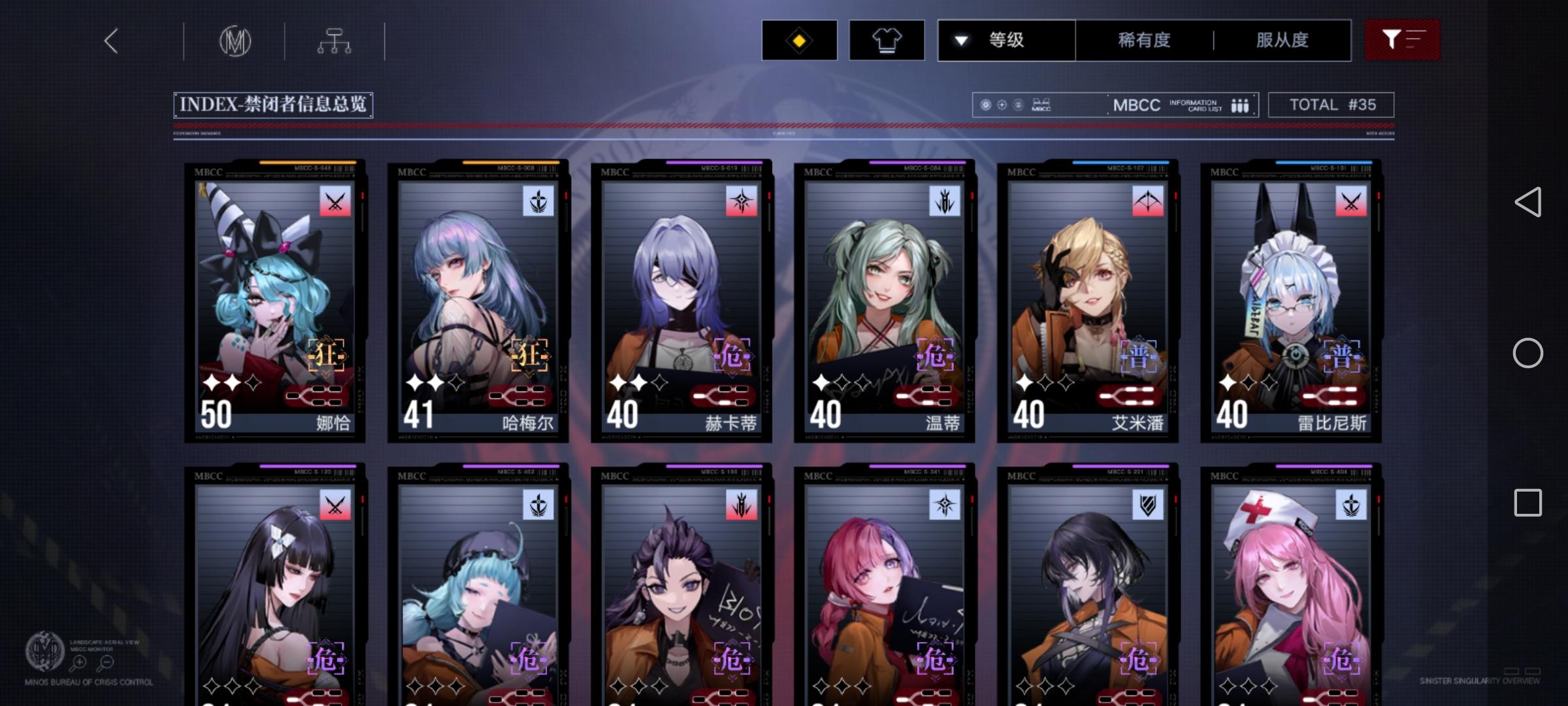1568x706 pixels.
Task: Click the outfit shirt icon
Action: [886, 40]
